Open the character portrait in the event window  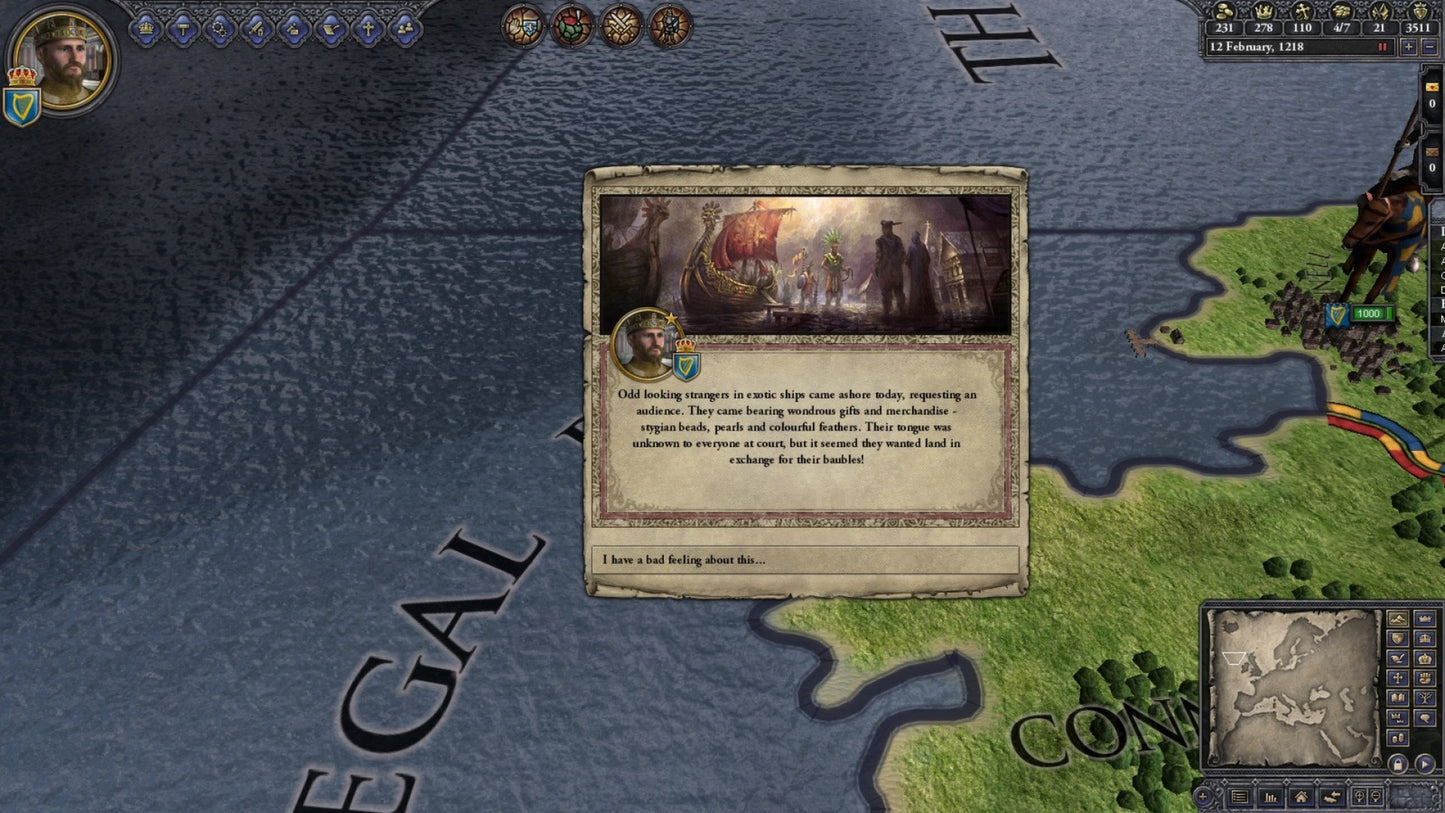[645, 345]
